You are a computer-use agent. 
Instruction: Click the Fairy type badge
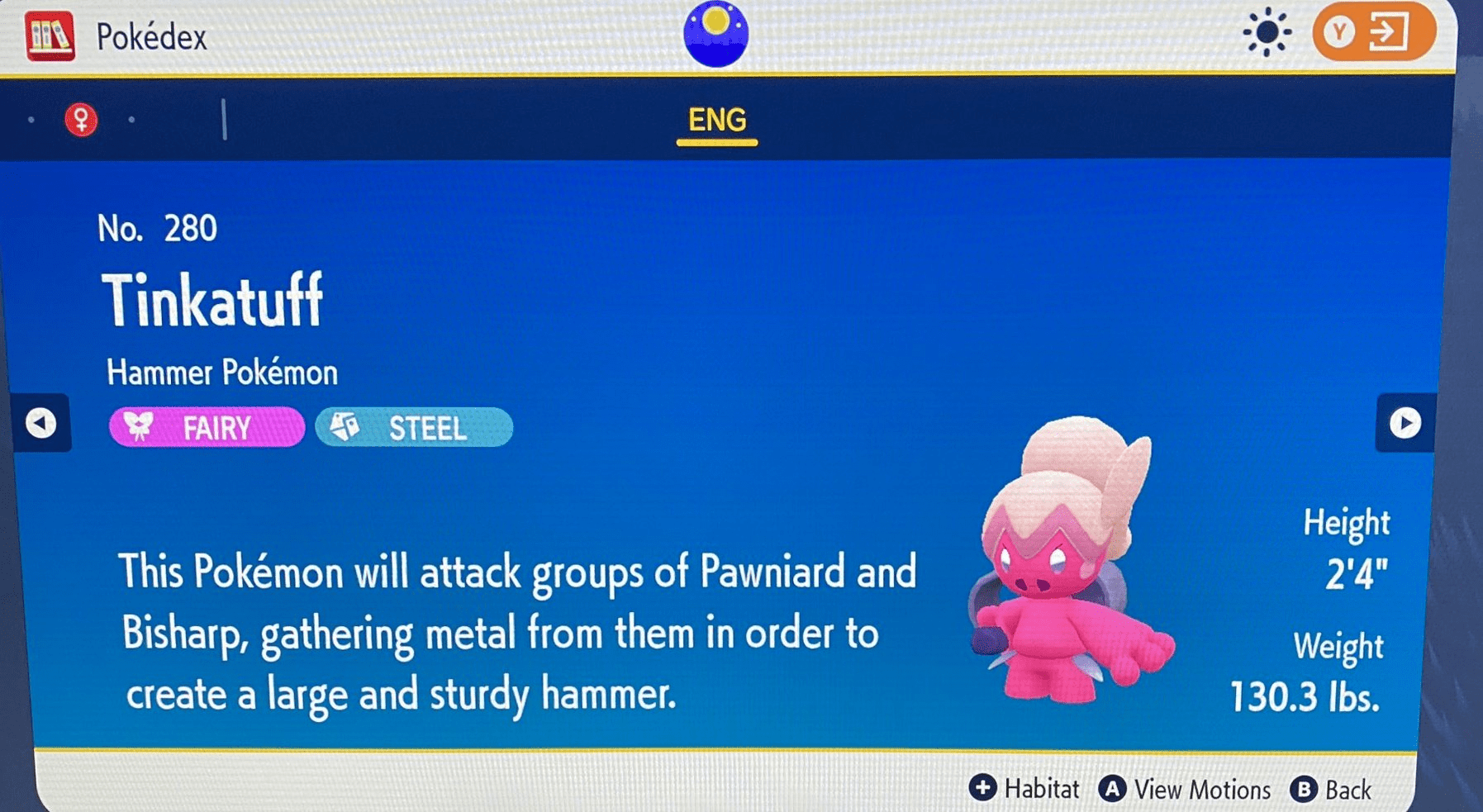206,428
